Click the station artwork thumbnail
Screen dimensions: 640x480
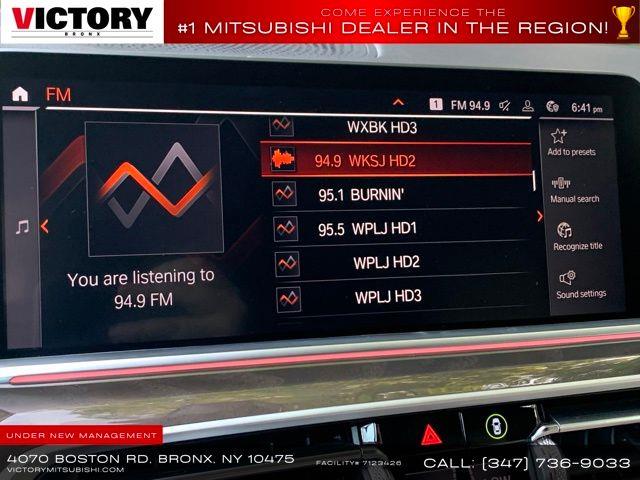click(153, 188)
